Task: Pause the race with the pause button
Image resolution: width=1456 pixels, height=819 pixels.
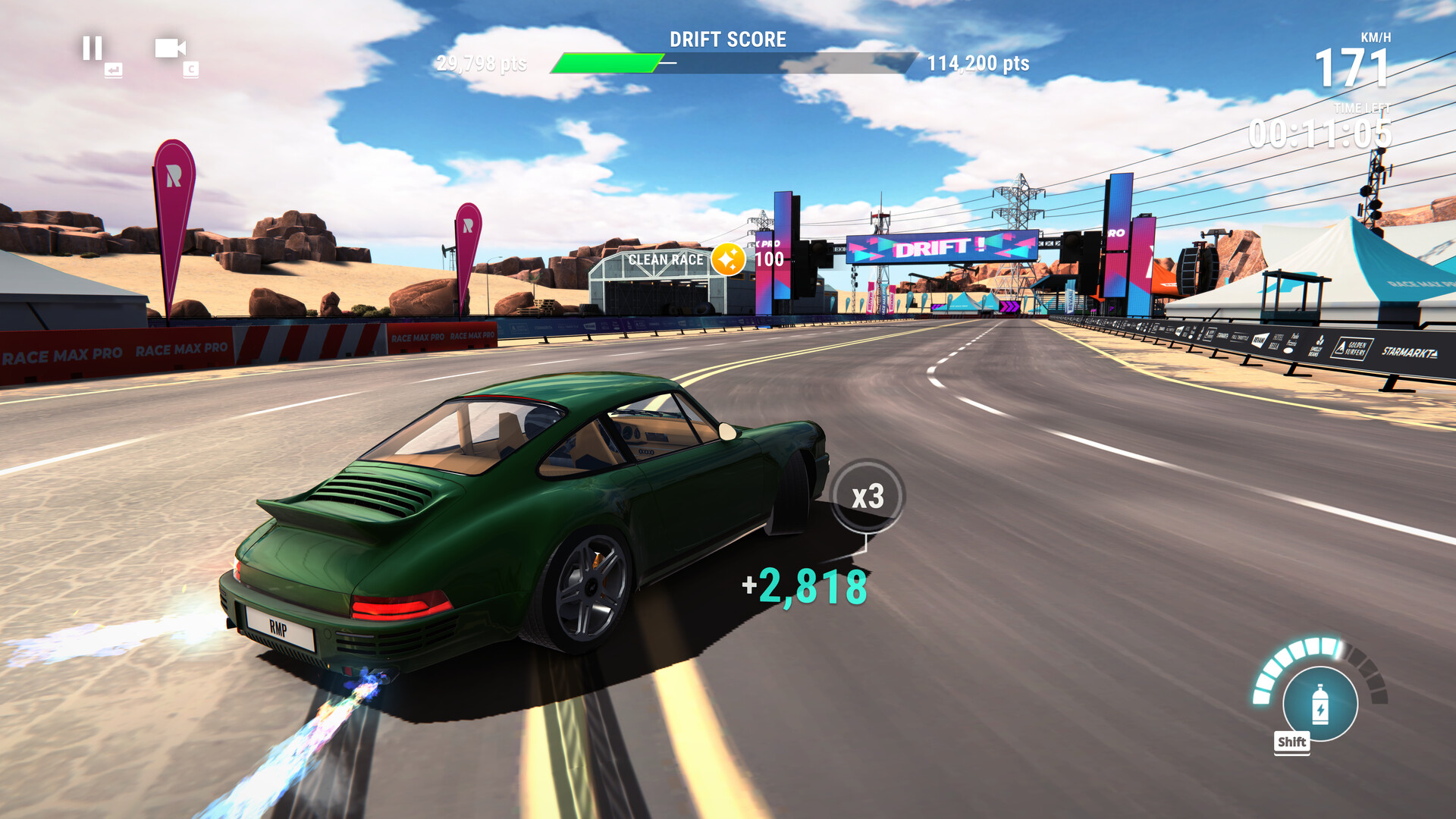Action: [93, 49]
